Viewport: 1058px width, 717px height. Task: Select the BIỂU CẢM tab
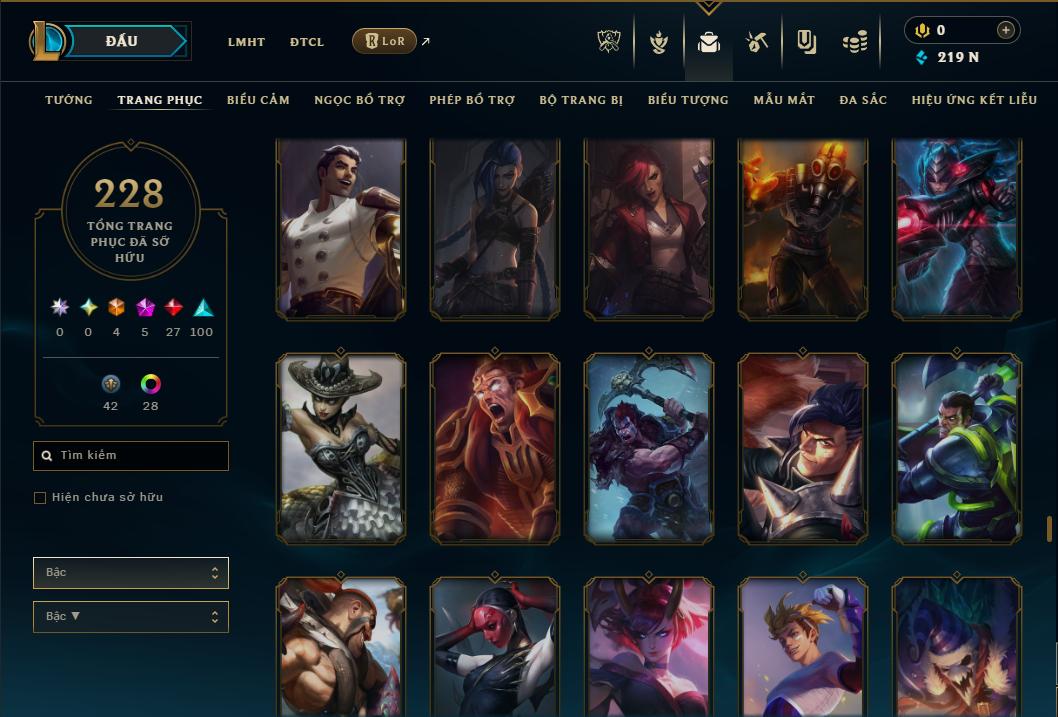(x=258, y=100)
